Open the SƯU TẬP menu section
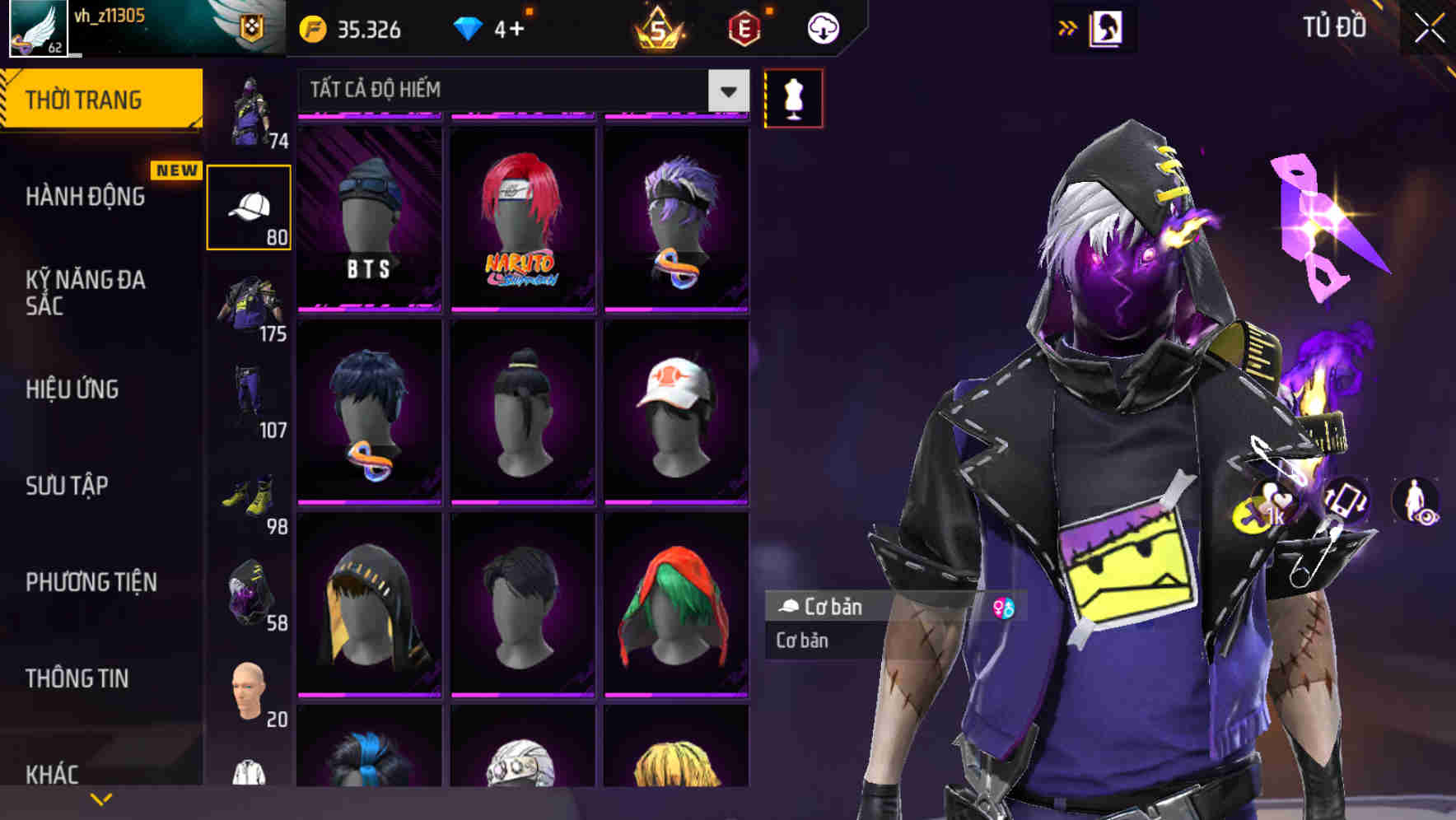This screenshot has width=1456, height=820. coord(66,486)
